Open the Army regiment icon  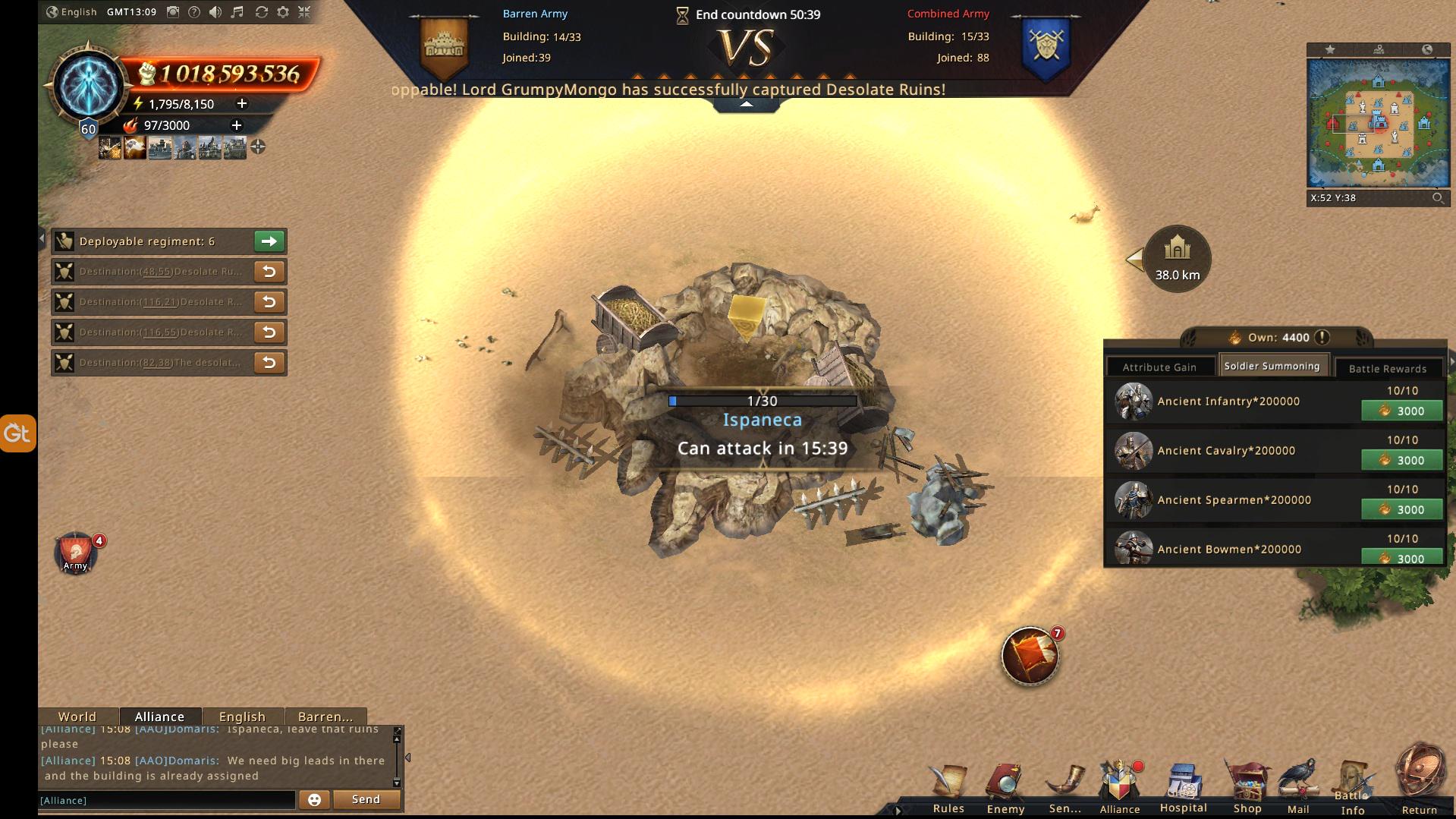(x=75, y=553)
